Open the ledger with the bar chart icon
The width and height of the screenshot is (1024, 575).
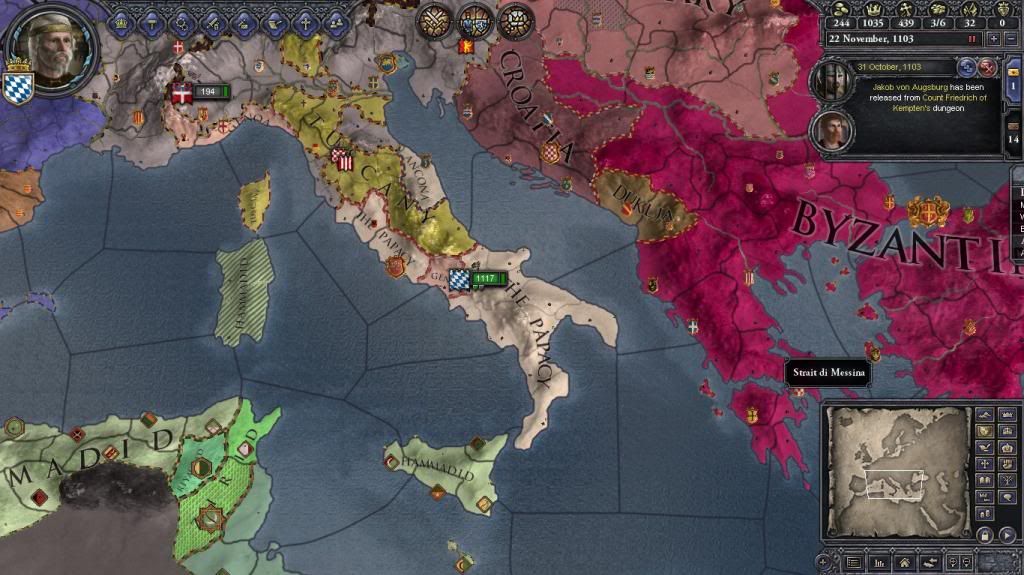point(881,562)
